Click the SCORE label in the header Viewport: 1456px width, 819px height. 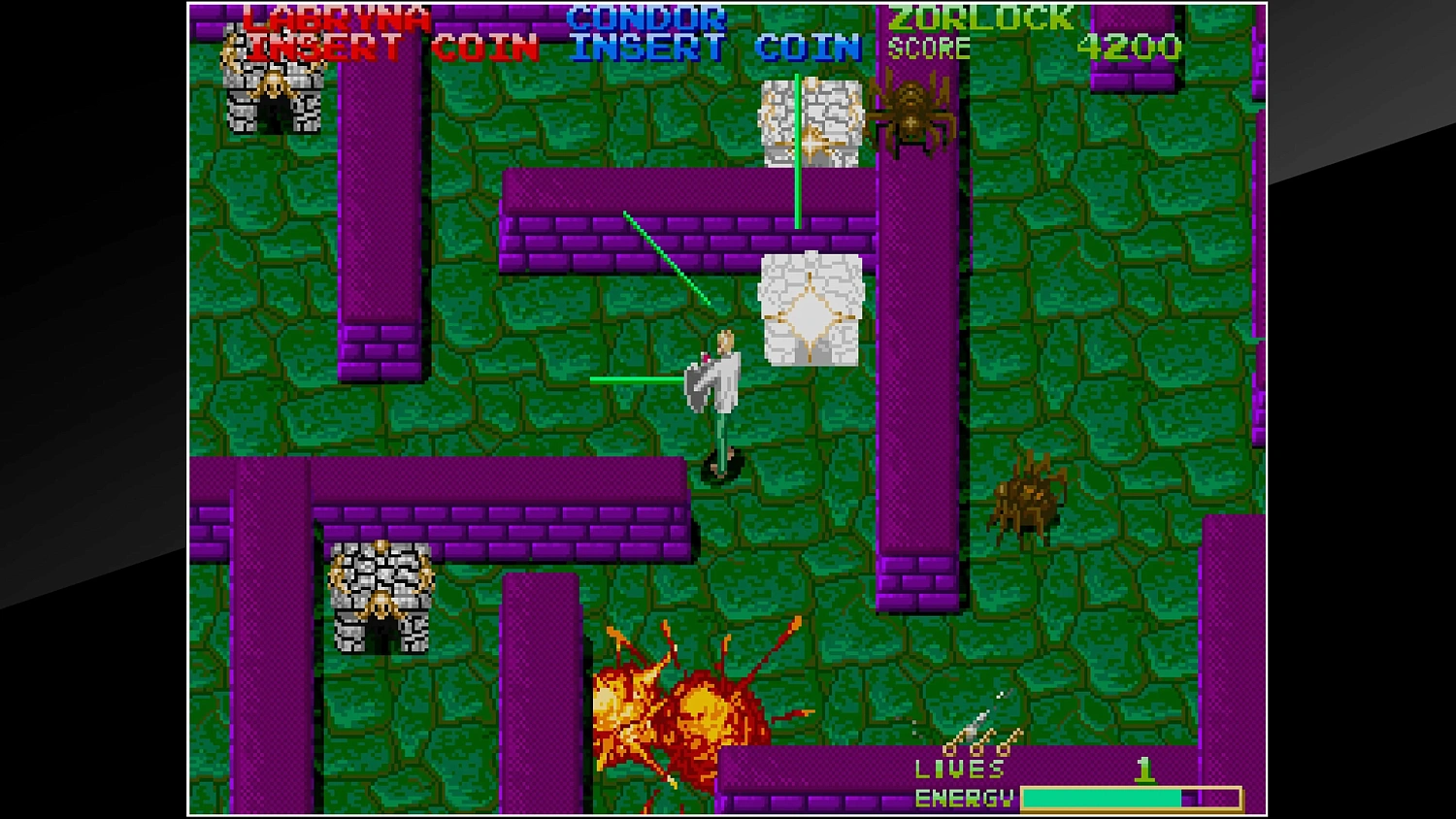pos(927,45)
